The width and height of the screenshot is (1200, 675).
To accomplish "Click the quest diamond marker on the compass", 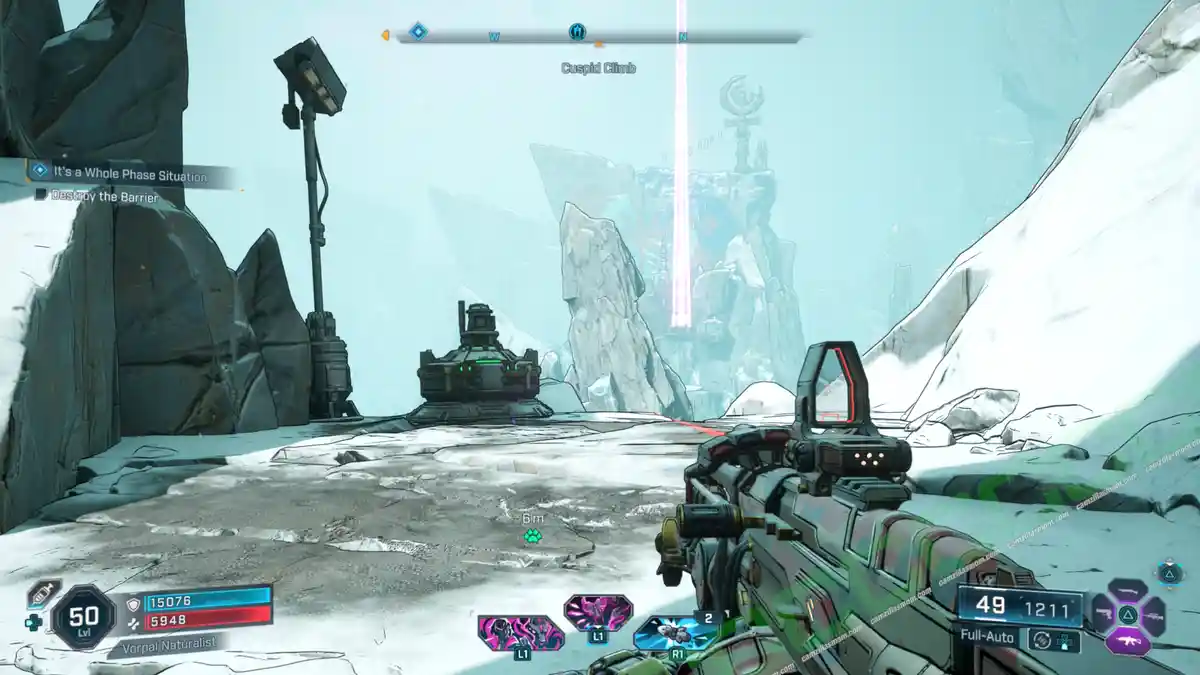I will [x=418, y=32].
